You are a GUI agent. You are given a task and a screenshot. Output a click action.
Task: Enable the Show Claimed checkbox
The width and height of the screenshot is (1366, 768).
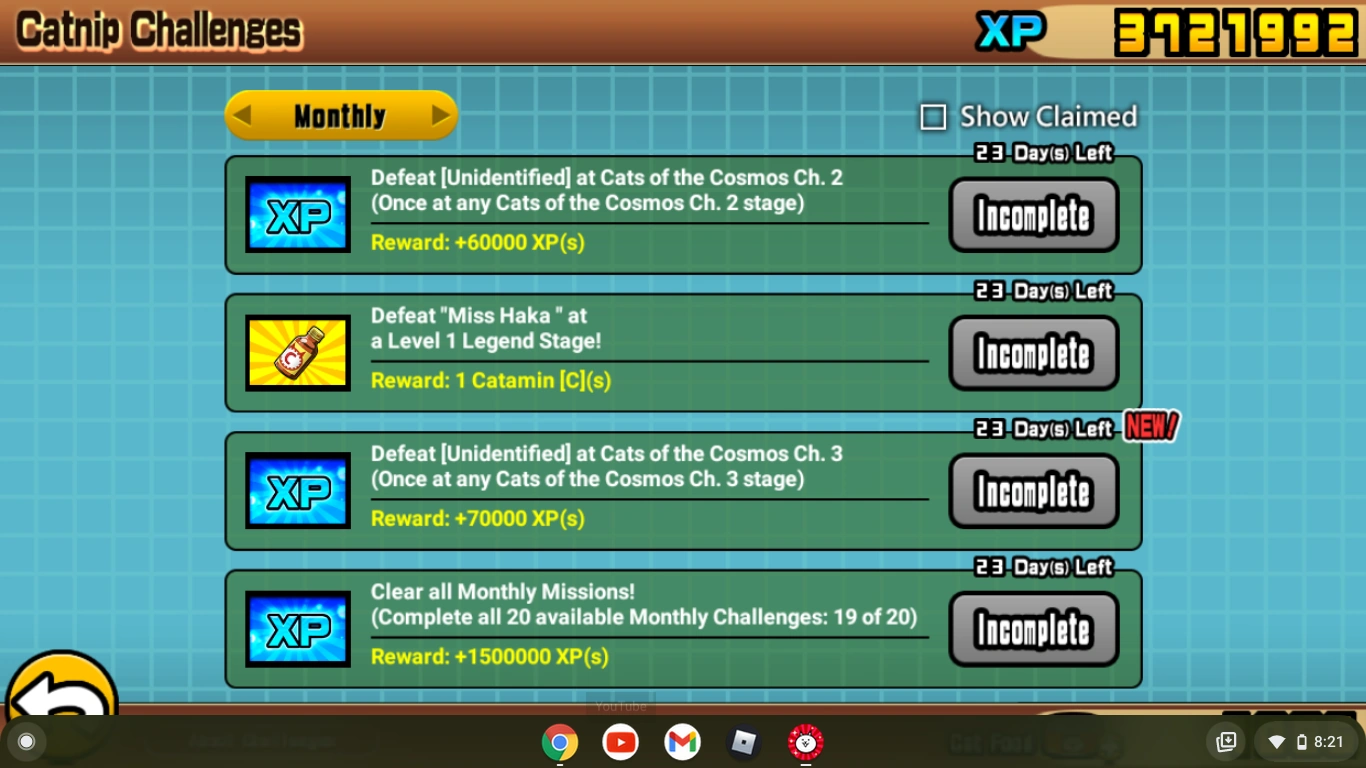pos(932,116)
